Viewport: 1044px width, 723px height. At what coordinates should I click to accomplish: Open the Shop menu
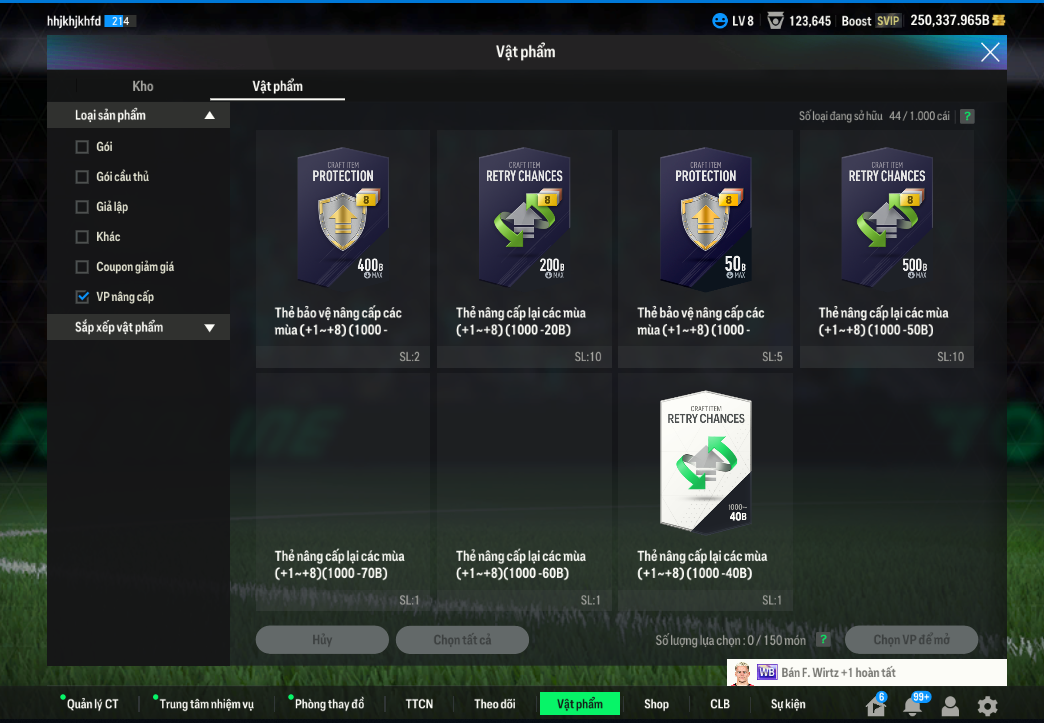click(x=656, y=704)
